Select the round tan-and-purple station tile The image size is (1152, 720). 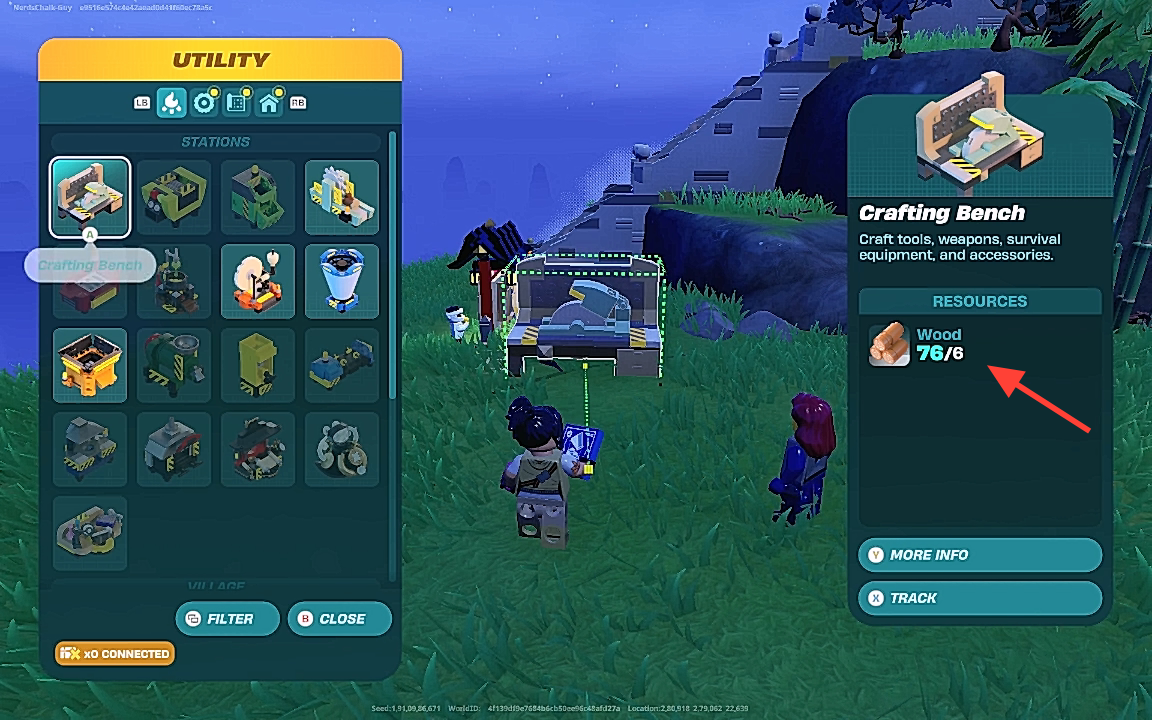(342, 449)
